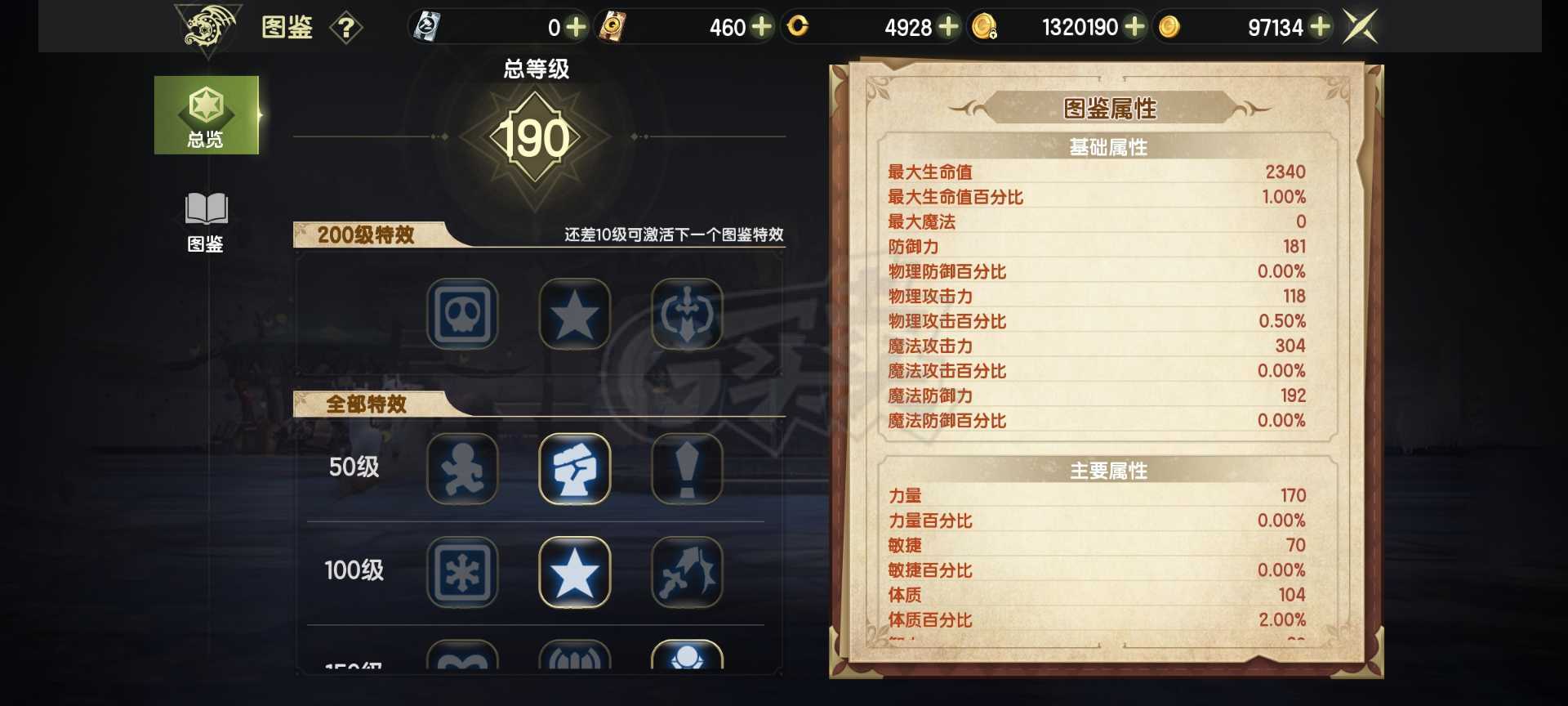Toggle the activated fist effect in the 50级 row
The image size is (1568, 706).
pyautogui.click(x=574, y=469)
